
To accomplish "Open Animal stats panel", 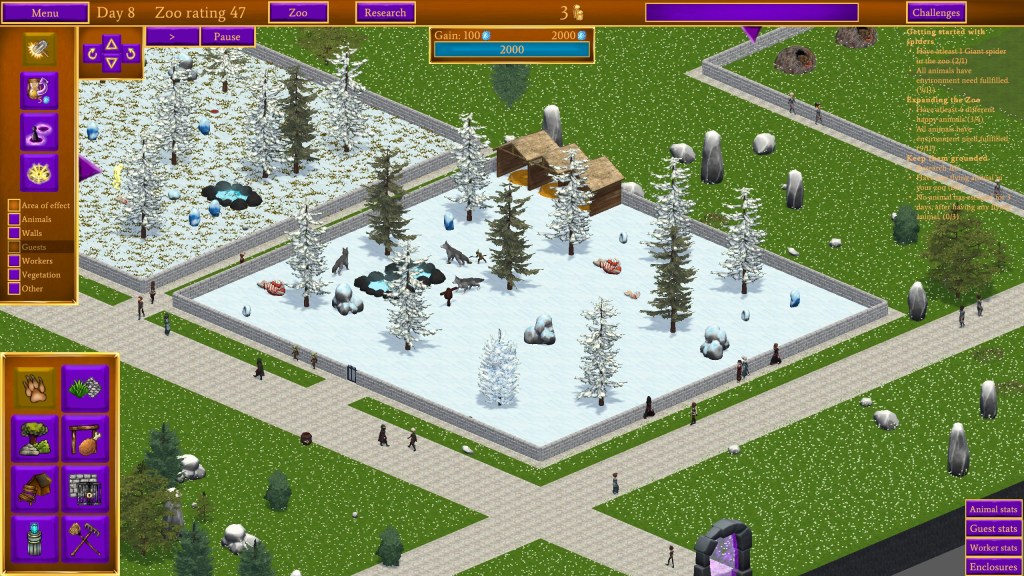I will pyautogui.click(x=993, y=509).
